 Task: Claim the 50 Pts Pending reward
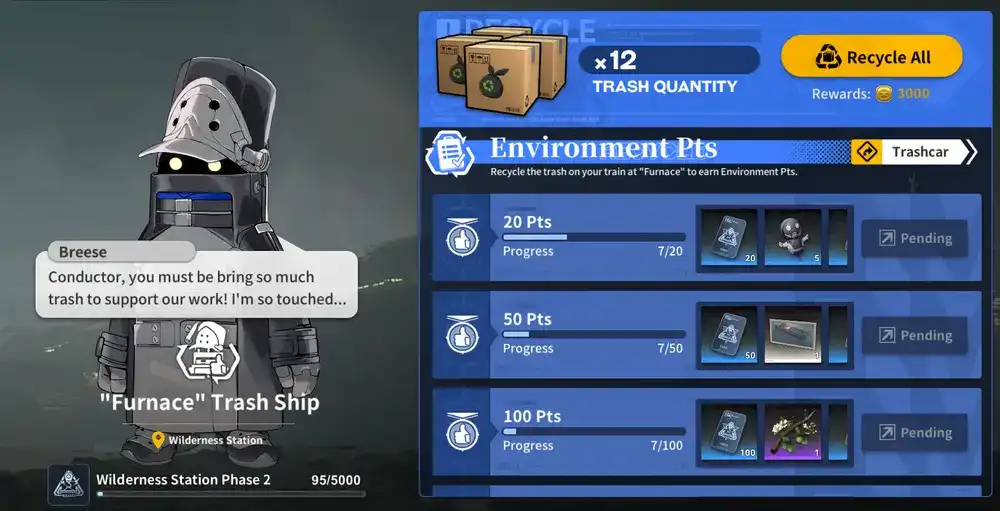[x=914, y=335]
